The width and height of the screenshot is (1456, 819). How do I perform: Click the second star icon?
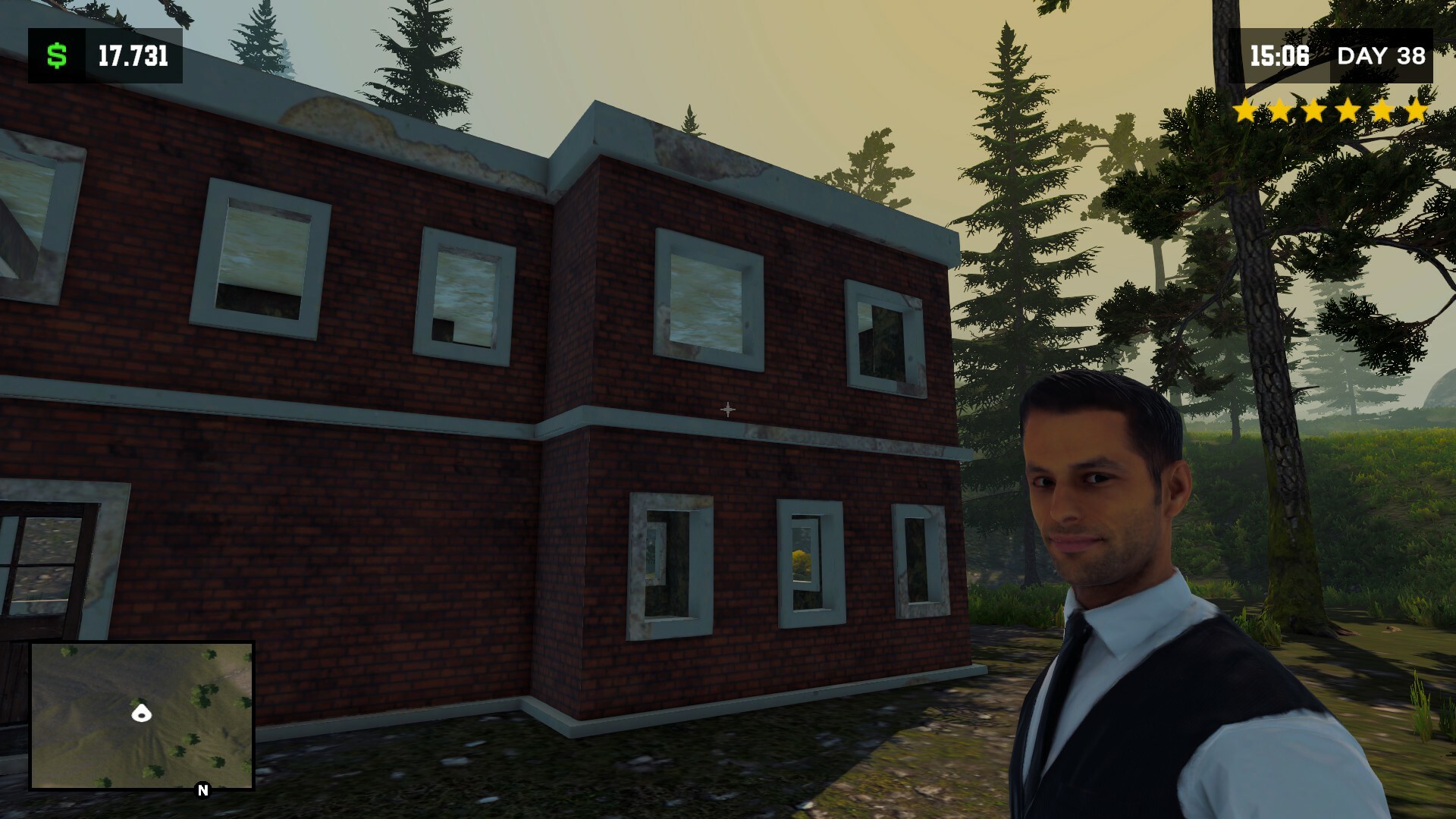click(1279, 110)
